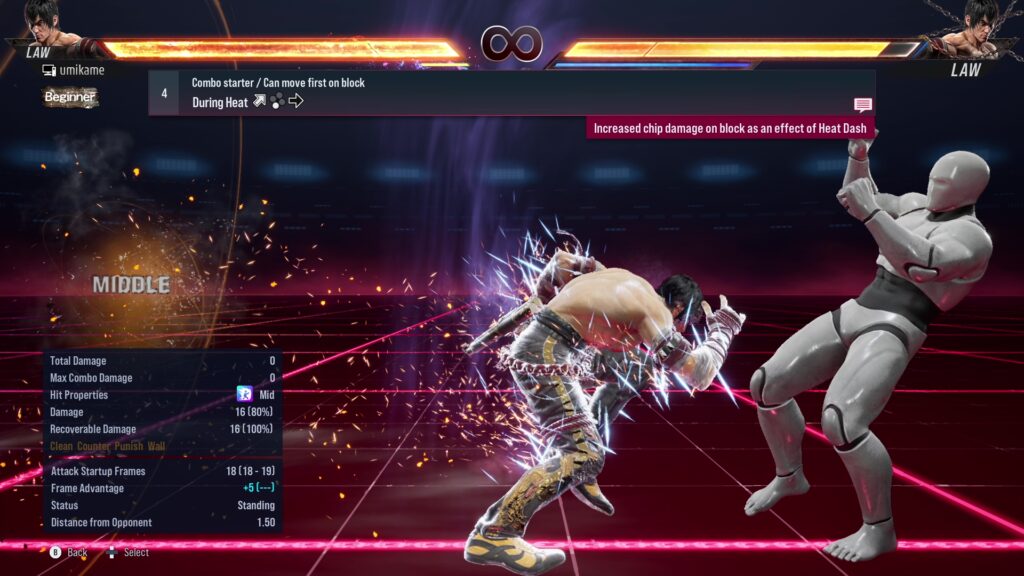This screenshot has width=1024, height=576.
Task: Click the Heat Dash chip damage tip banner
Action: [x=732, y=128]
